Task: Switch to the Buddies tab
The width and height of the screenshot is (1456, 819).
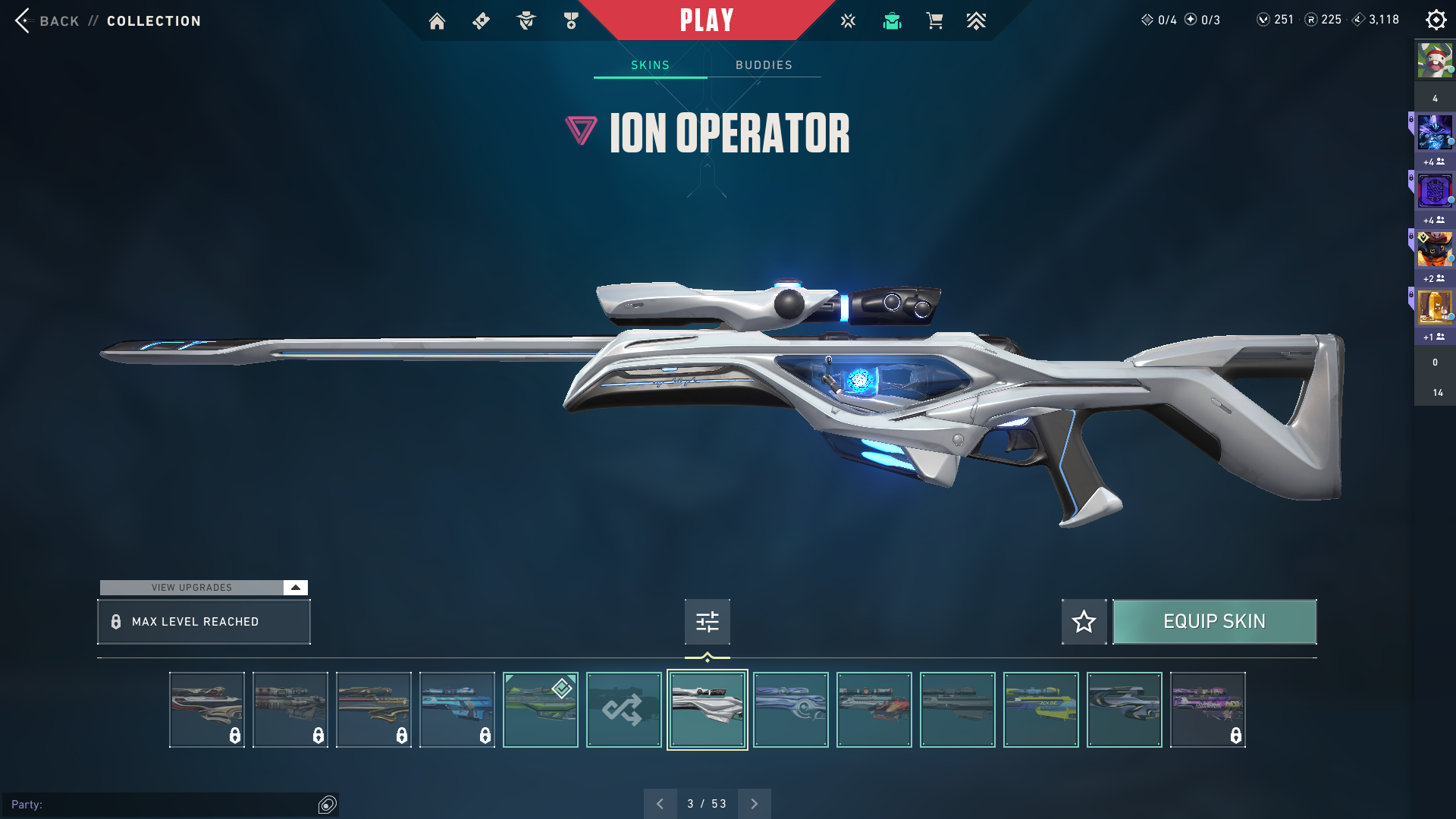Action: click(x=764, y=65)
